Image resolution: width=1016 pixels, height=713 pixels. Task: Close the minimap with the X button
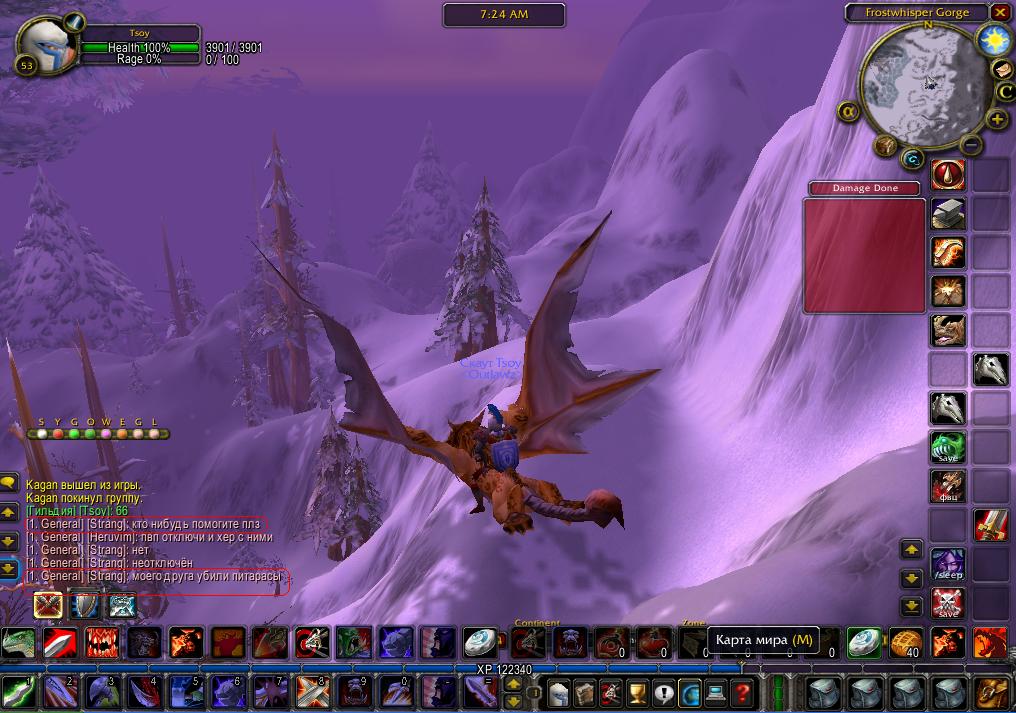(1000, 12)
